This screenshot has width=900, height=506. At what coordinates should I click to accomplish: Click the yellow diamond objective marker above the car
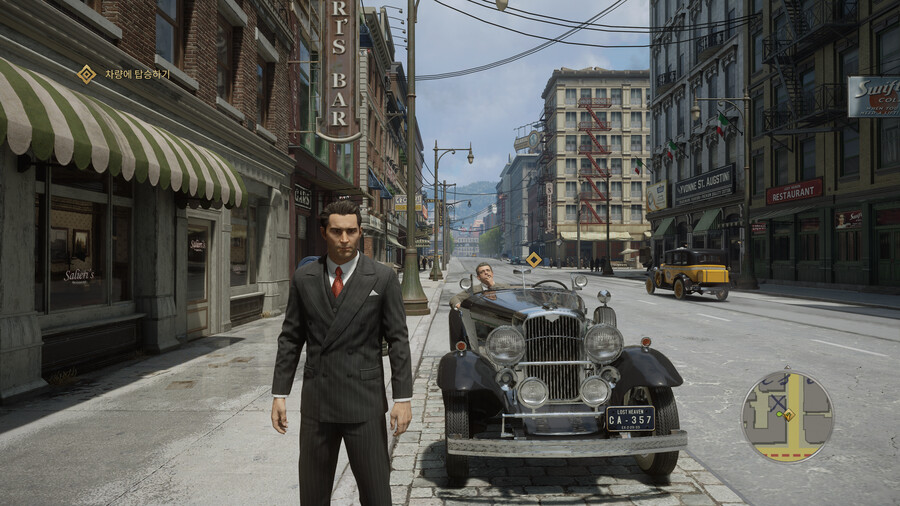click(x=534, y=260)
